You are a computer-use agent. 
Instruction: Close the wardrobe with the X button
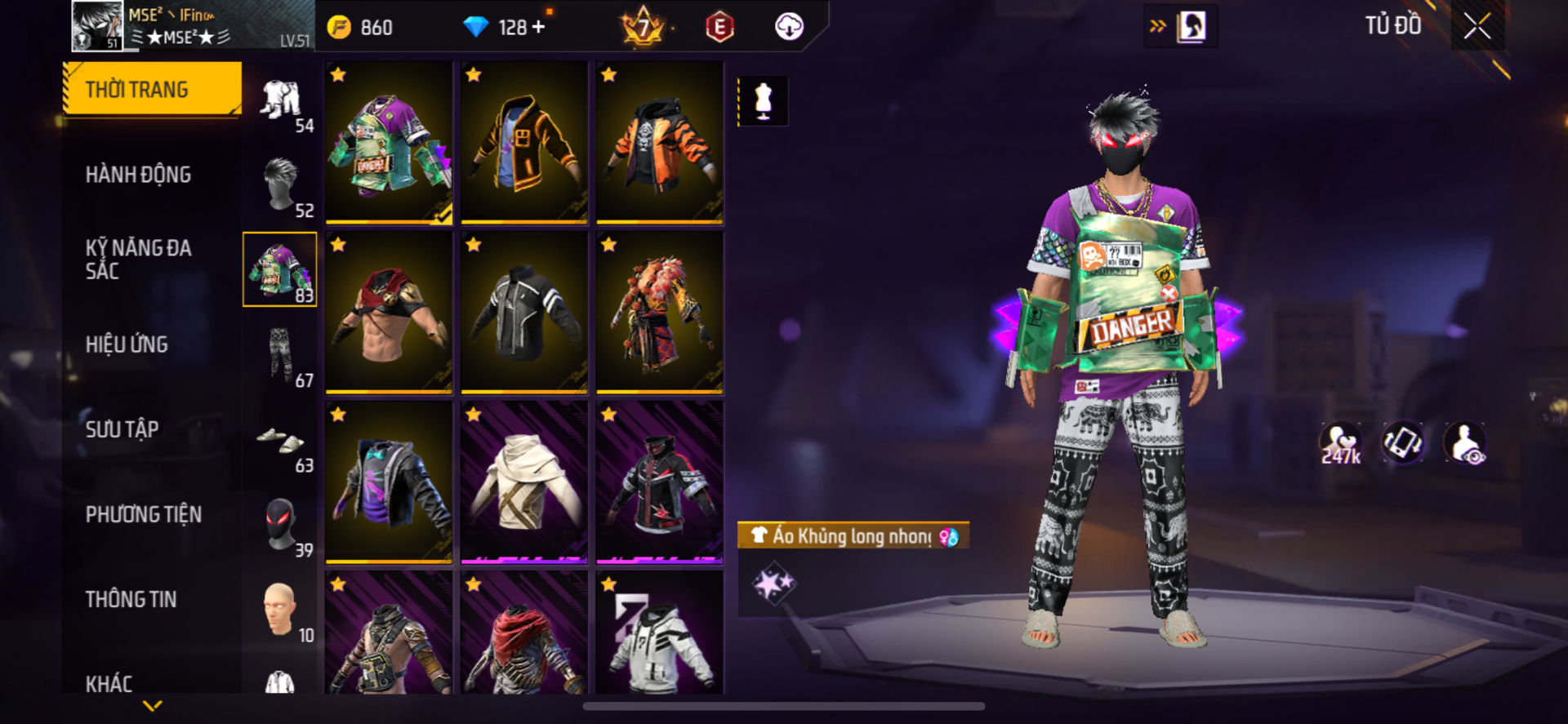click(x=1477, y=27)
